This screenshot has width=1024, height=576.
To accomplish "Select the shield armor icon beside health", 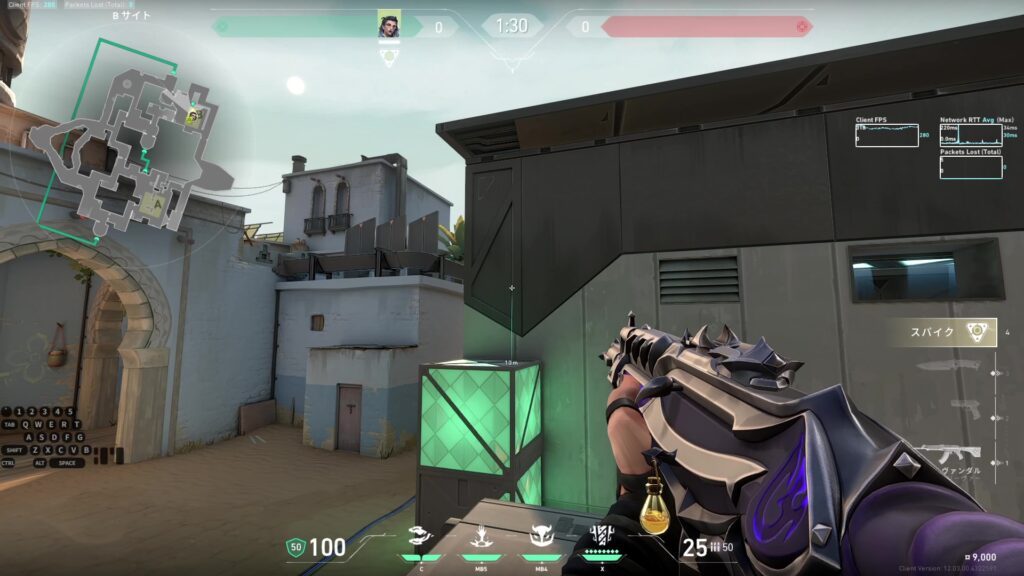I will click(295, 547).
